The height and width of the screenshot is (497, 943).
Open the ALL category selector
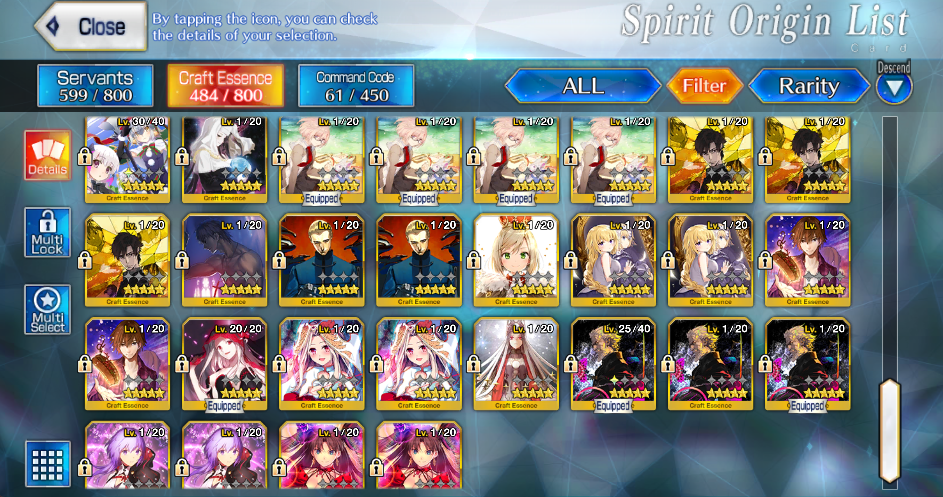pyautogui.click(x=583, y=86)
